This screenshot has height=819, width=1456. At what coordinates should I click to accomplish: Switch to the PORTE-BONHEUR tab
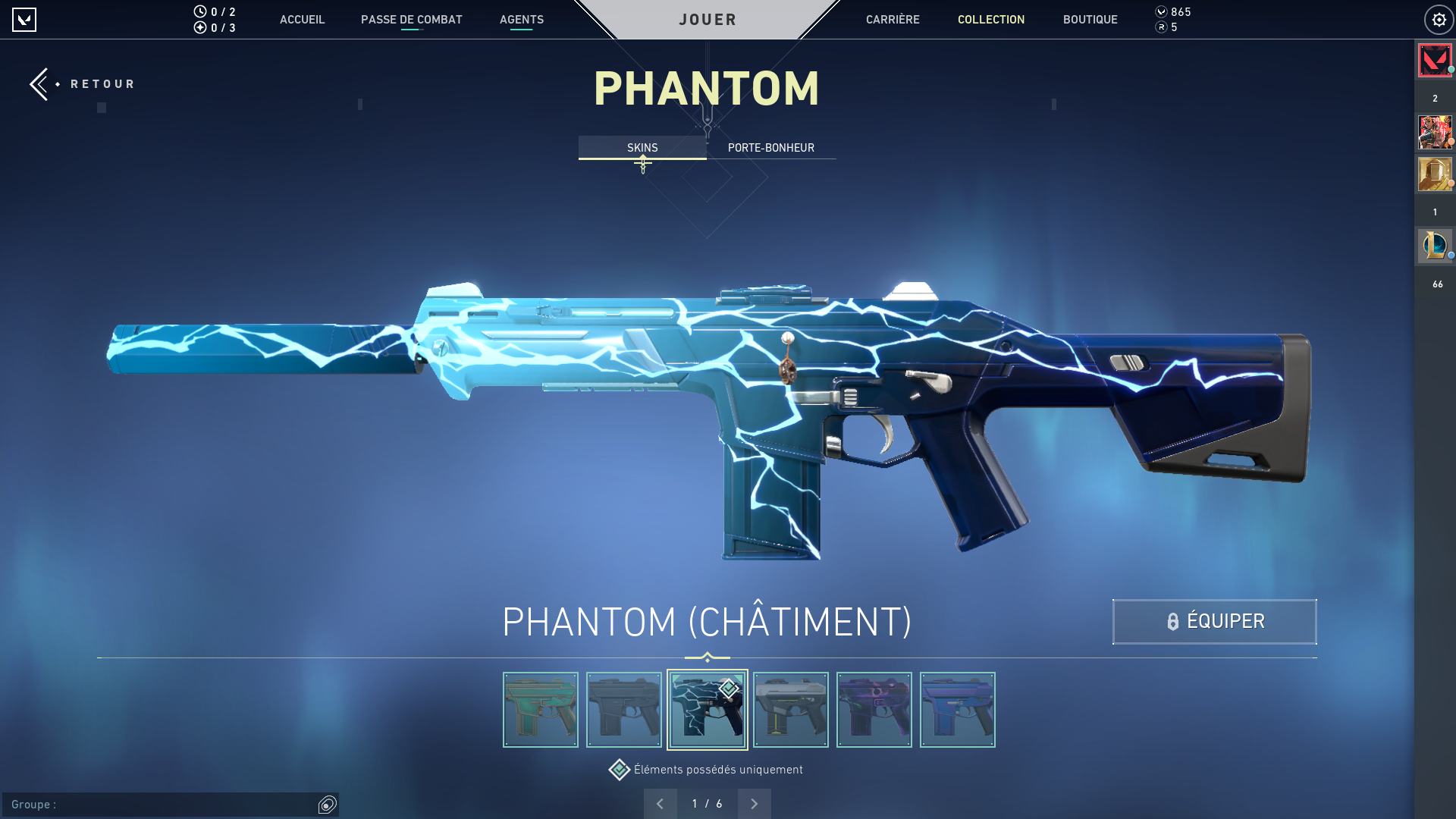770,147
